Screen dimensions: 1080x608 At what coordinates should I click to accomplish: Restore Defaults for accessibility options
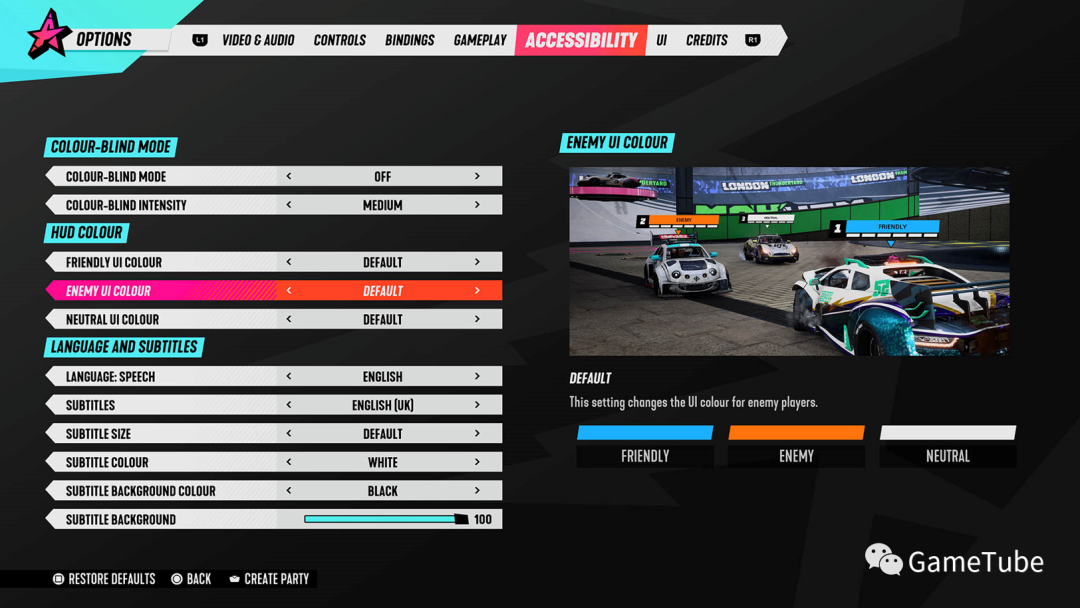click(x=104, y=579)
